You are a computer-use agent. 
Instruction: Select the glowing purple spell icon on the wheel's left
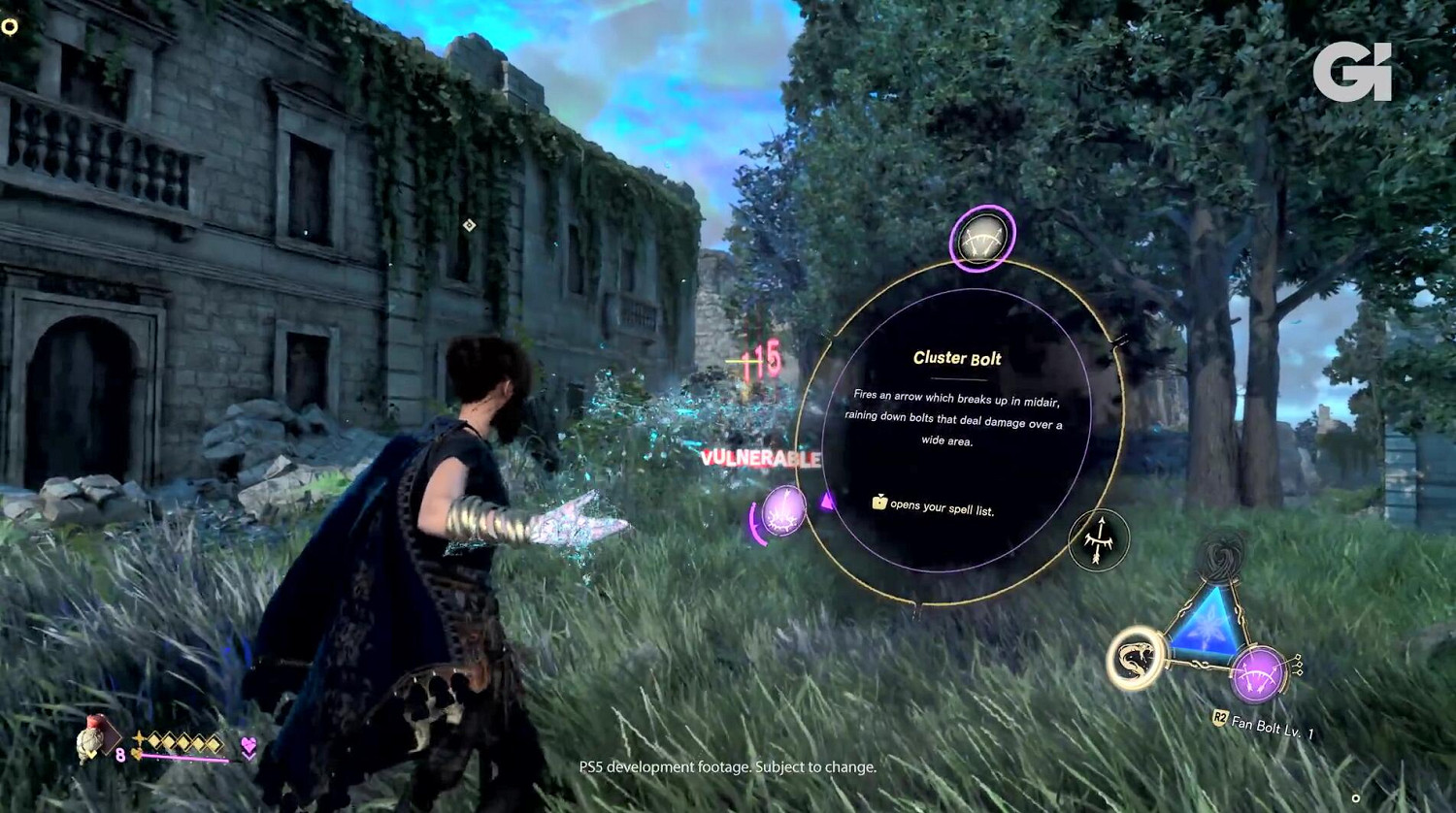[x=782, y=509]
